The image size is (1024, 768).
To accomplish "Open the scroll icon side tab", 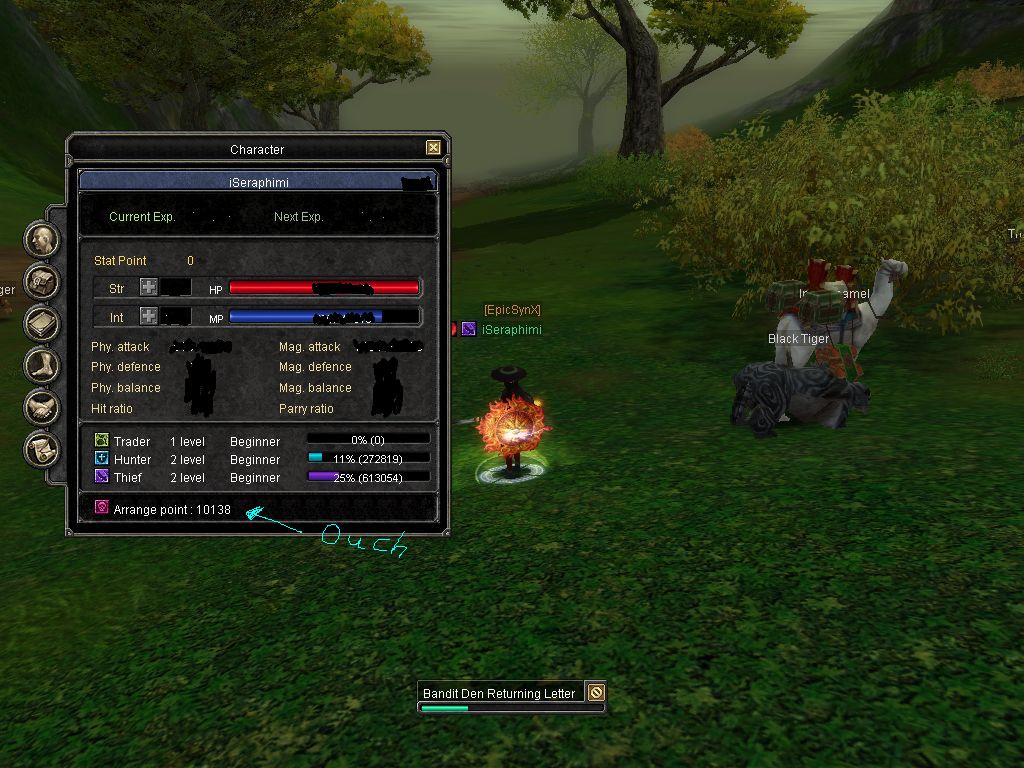I will (42, 449).
